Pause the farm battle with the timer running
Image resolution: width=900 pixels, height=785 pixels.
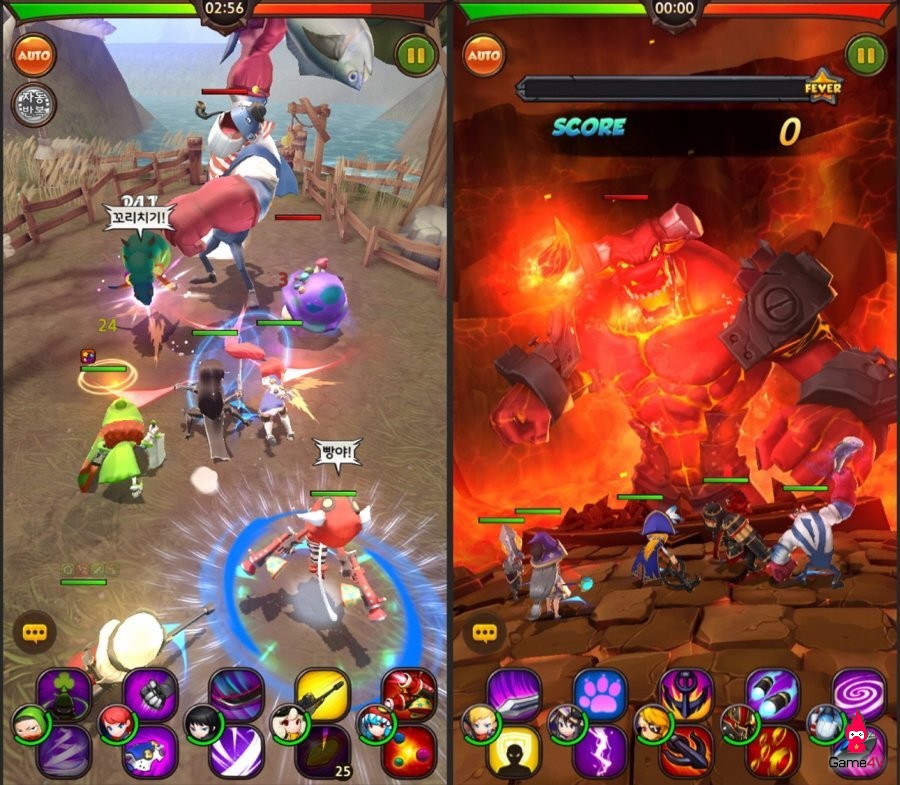[415, 53]
